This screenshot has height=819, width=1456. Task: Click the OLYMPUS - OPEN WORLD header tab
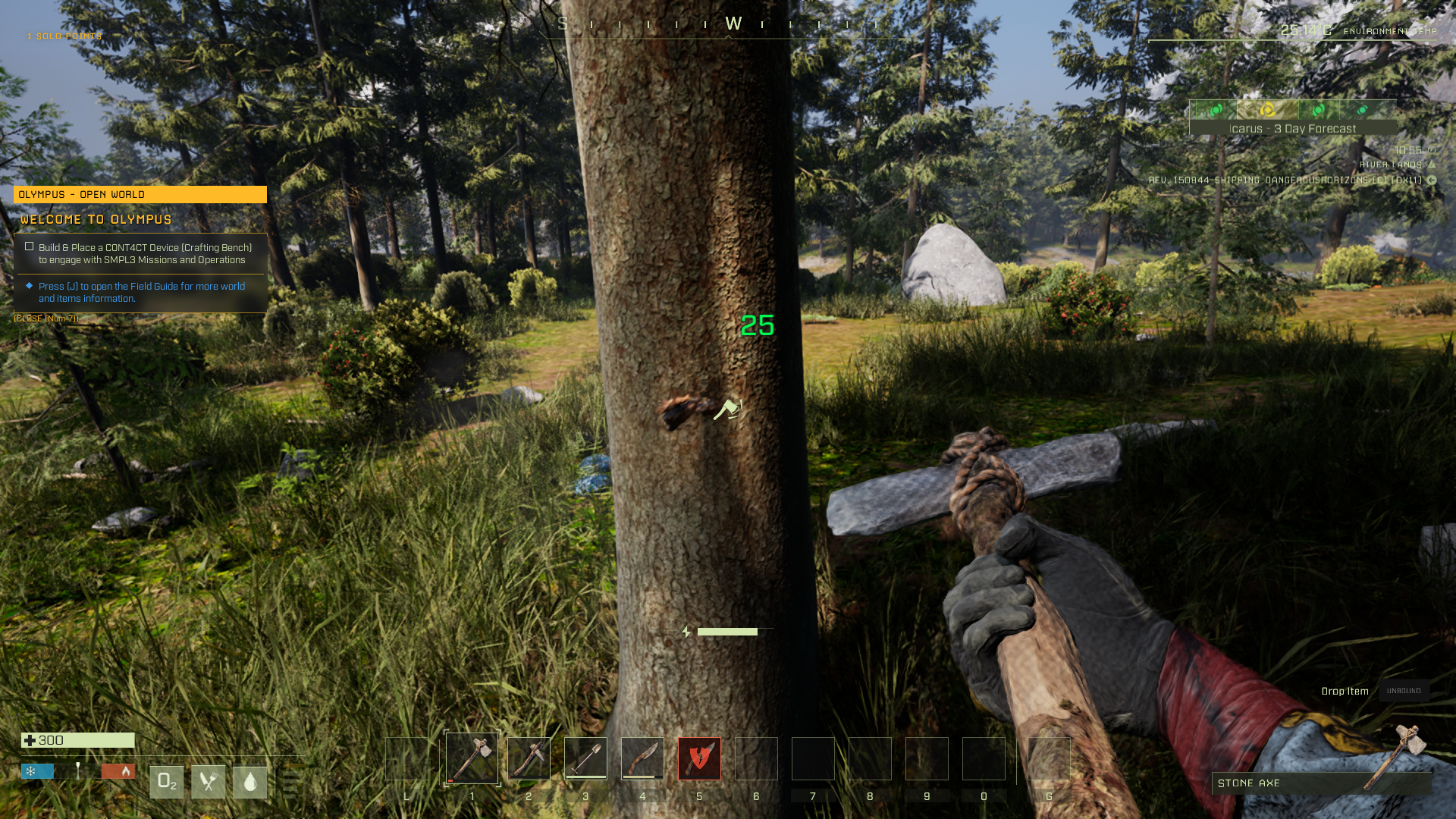[x=140, y=194]
